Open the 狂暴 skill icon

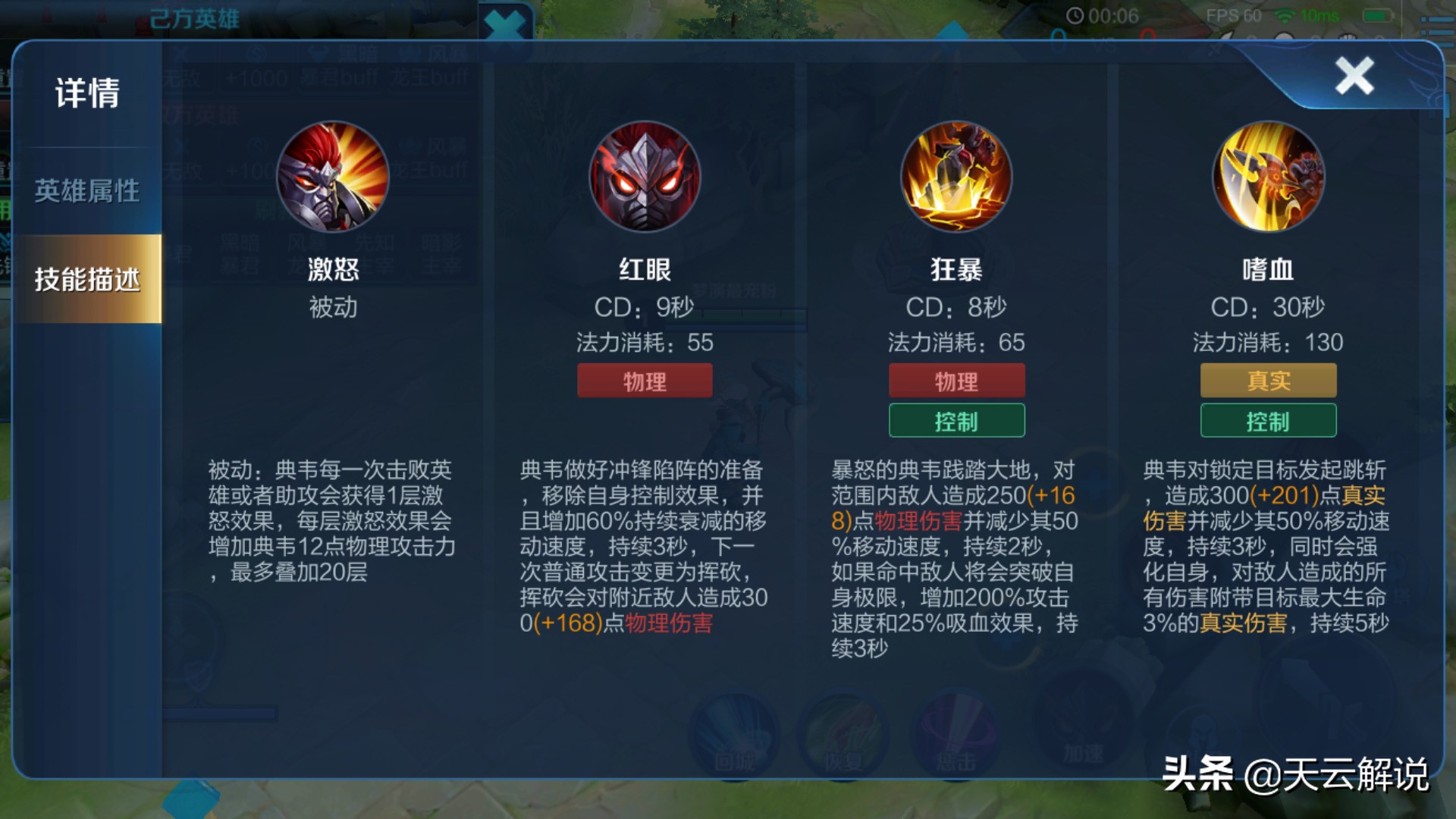pyautogui.click(x=955, y=177)
